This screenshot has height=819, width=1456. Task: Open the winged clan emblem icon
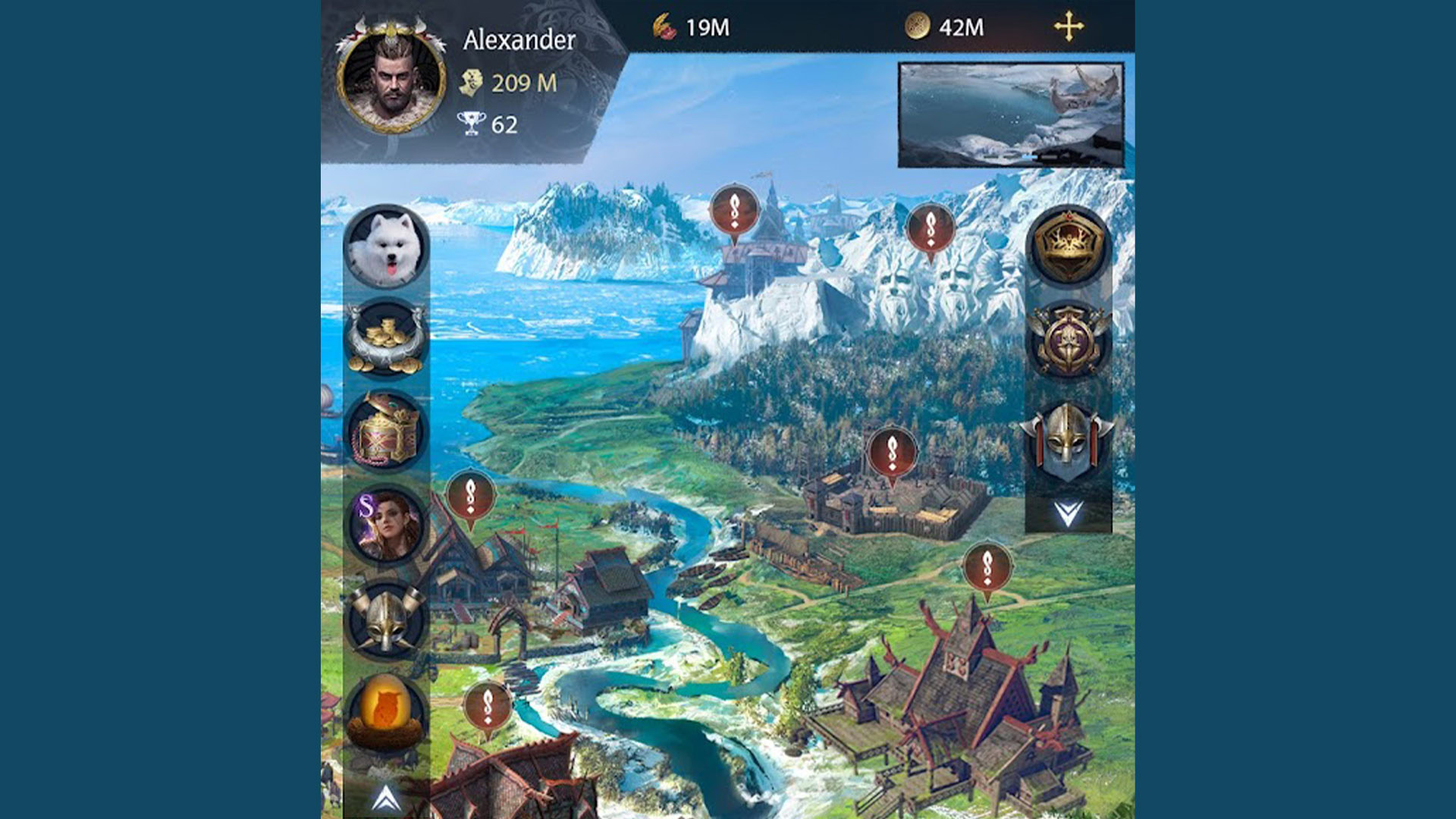(1068, 340)
